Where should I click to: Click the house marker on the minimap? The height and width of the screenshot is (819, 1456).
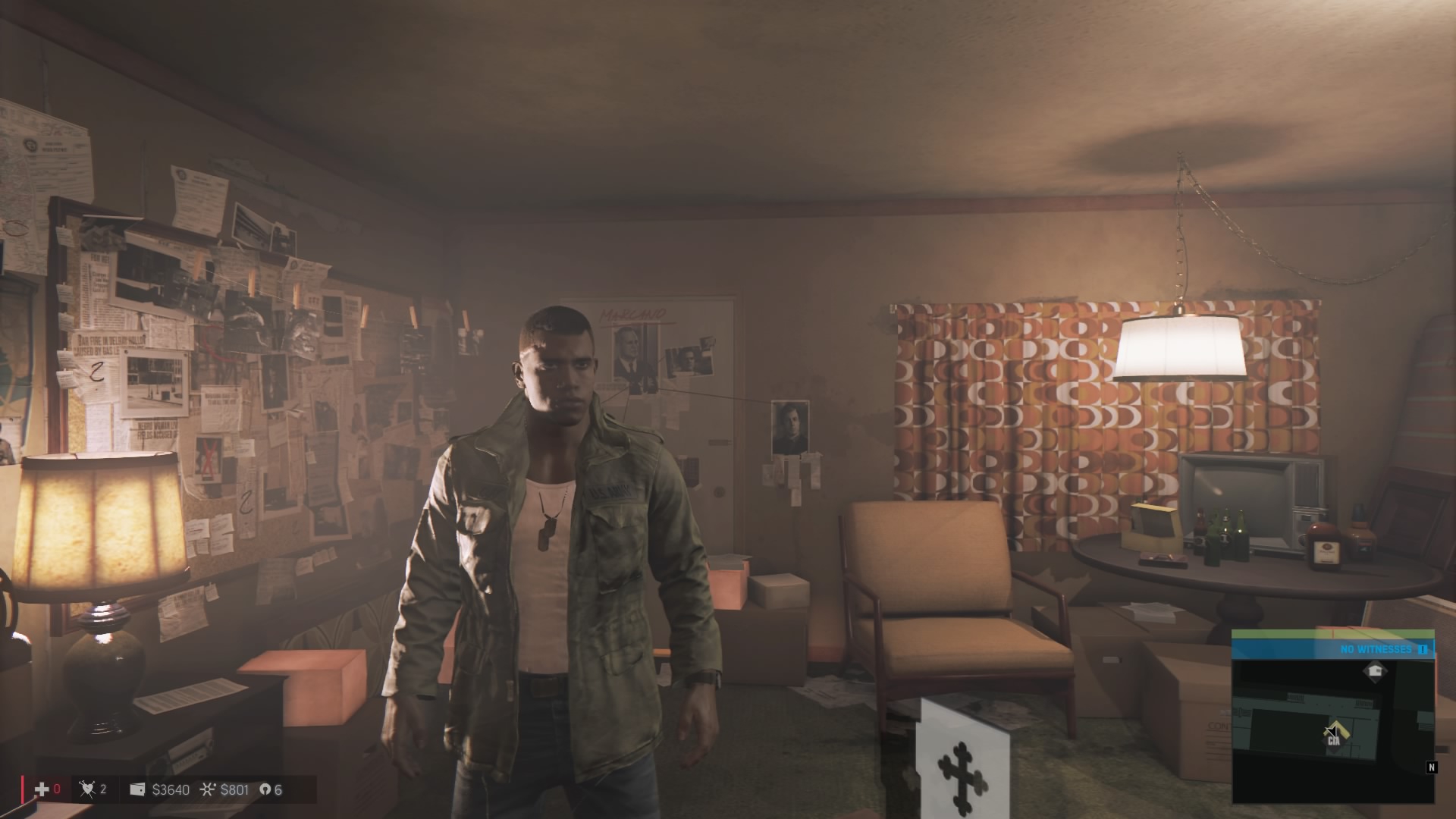pyautogui.click(x=1374, y=670)
